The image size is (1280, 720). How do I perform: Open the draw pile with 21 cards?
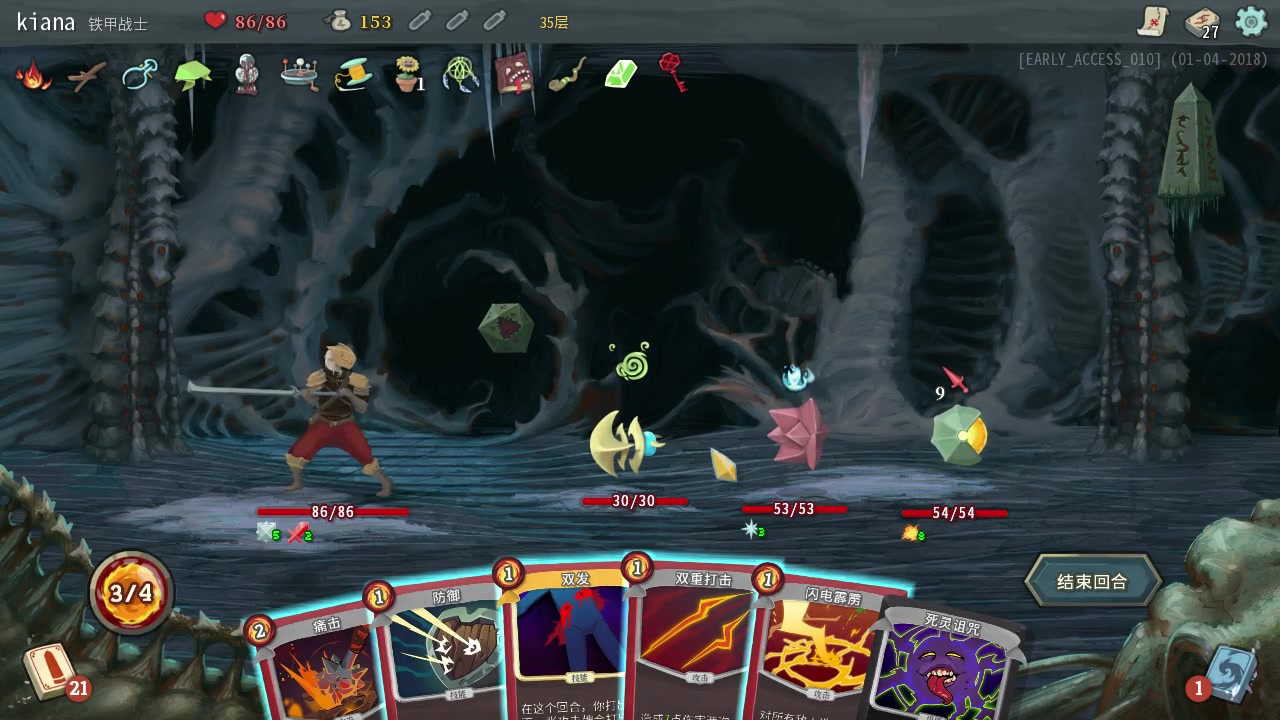[x=50, y=670]
